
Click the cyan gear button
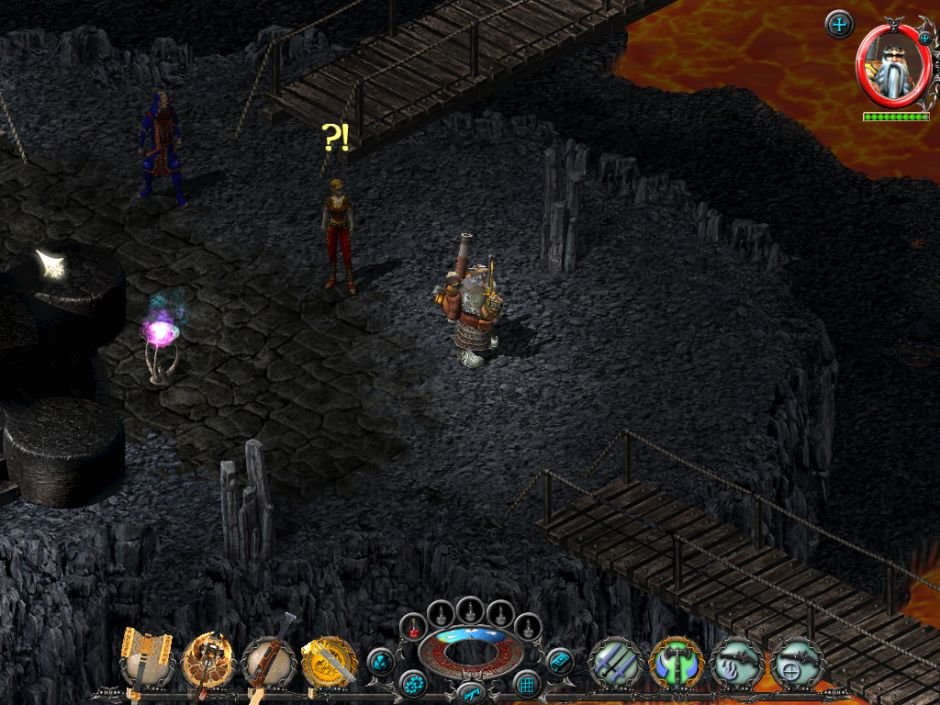[412, 685]
